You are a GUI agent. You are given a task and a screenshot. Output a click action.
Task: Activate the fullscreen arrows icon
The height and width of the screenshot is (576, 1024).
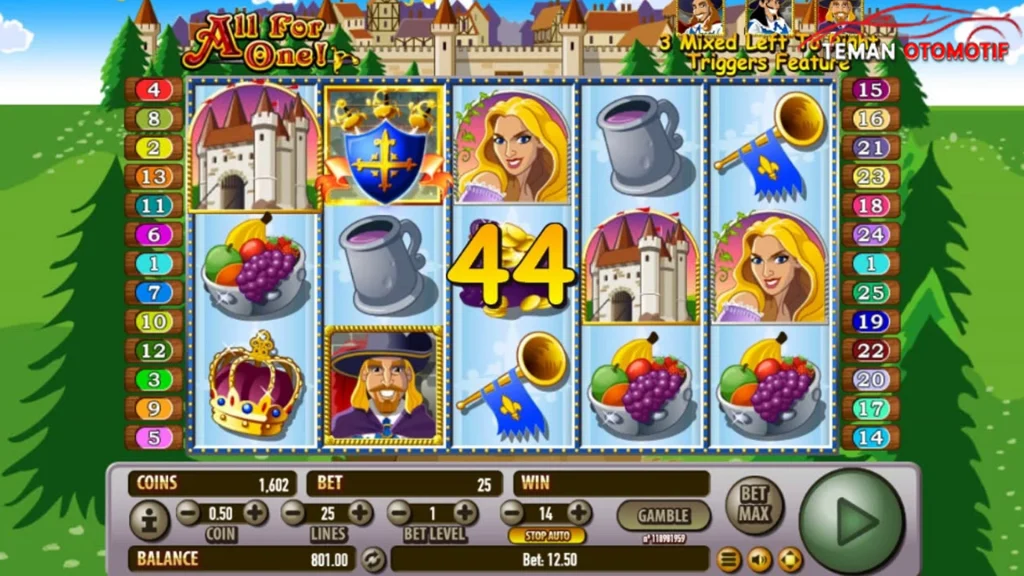790,559
